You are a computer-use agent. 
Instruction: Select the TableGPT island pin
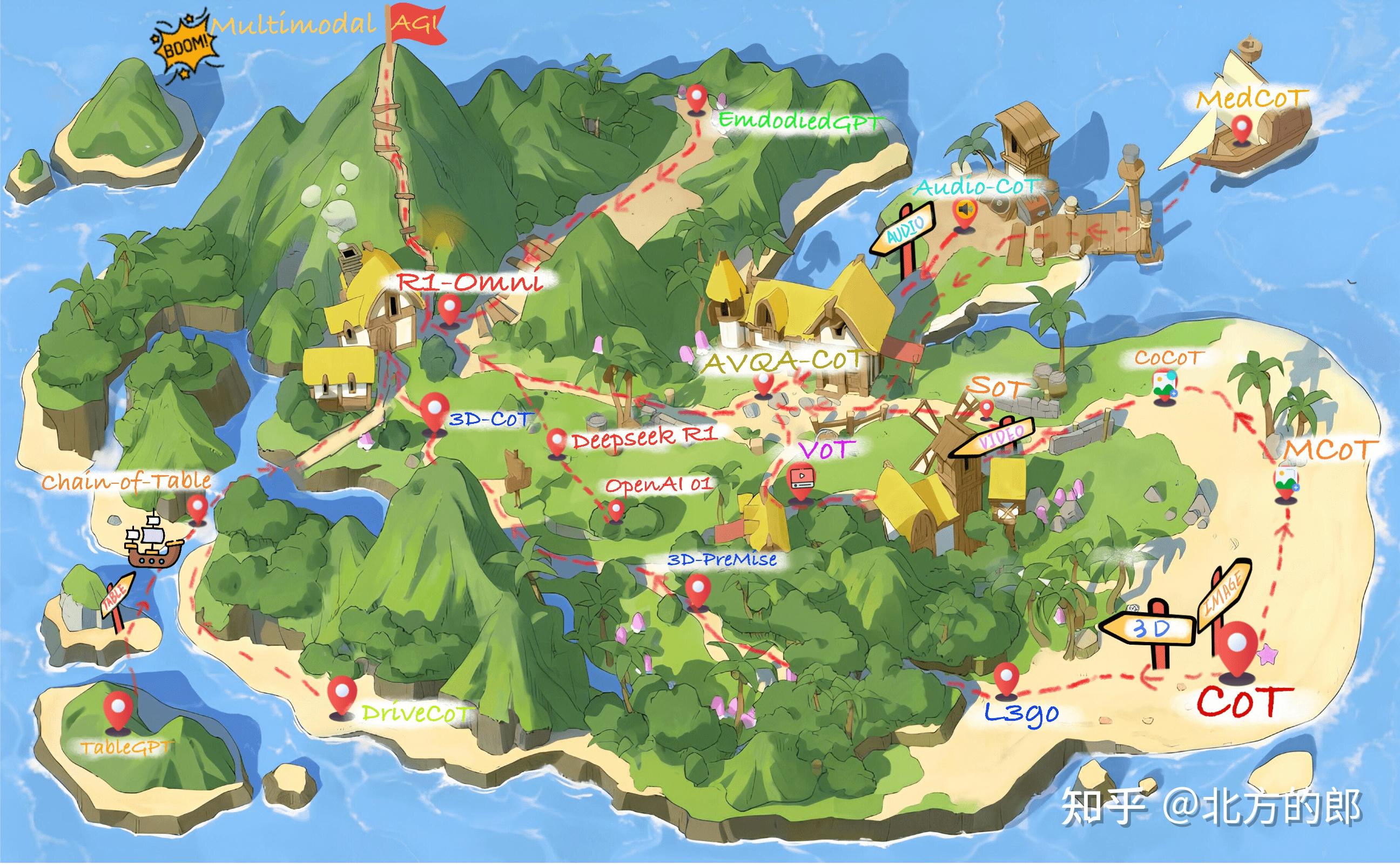(118, 709)
